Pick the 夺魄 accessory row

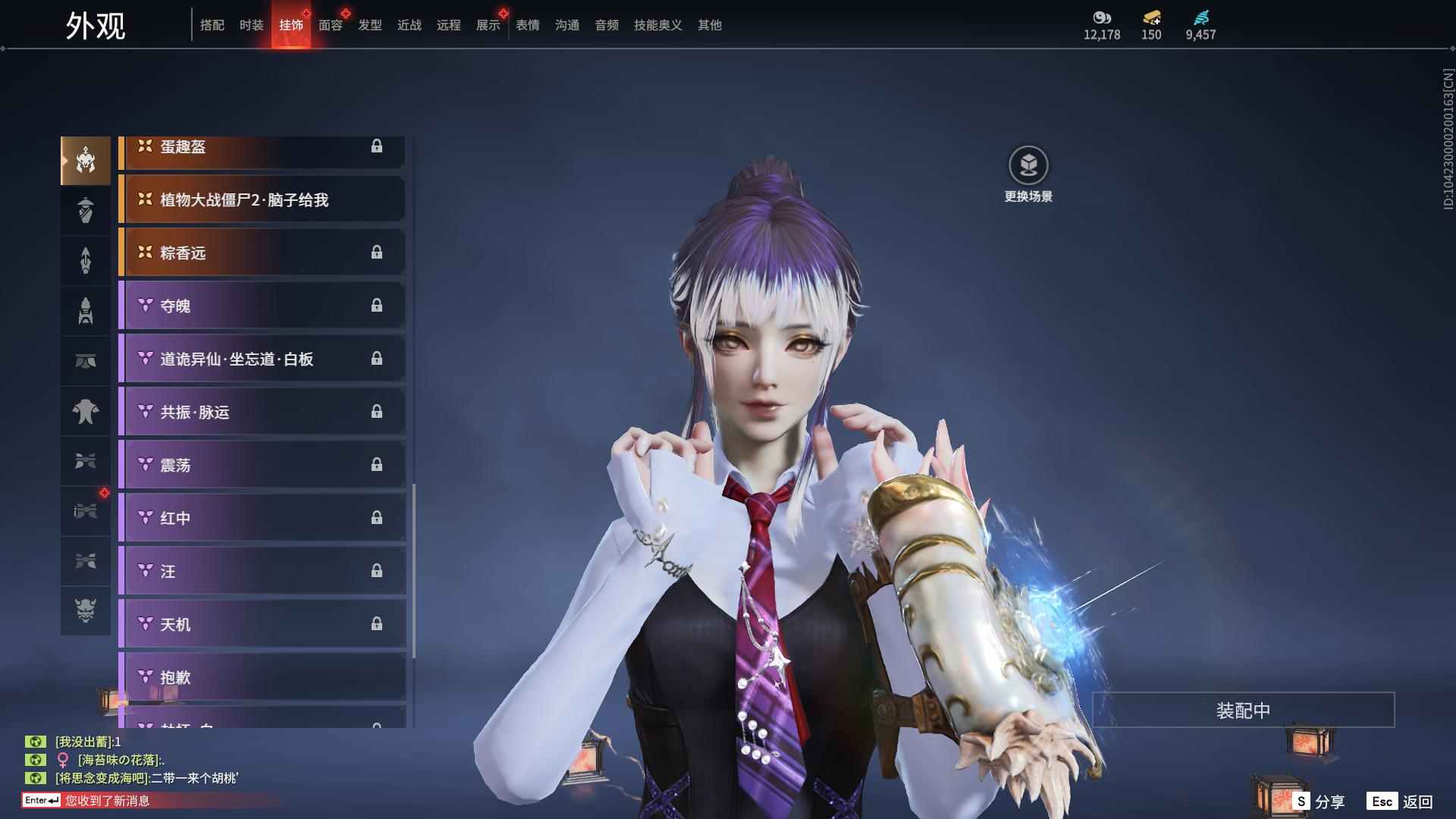coord(262,306)
